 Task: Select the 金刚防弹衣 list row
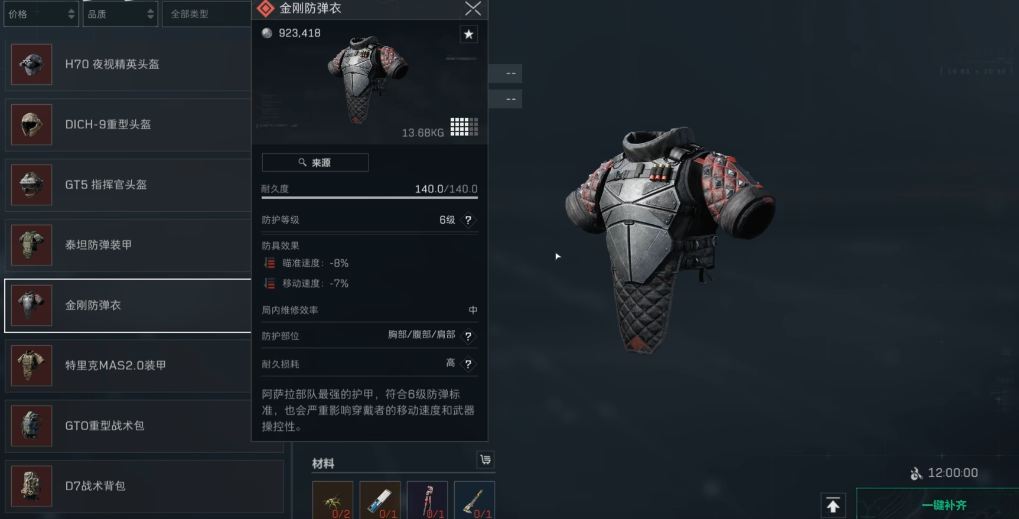point(128,305)
